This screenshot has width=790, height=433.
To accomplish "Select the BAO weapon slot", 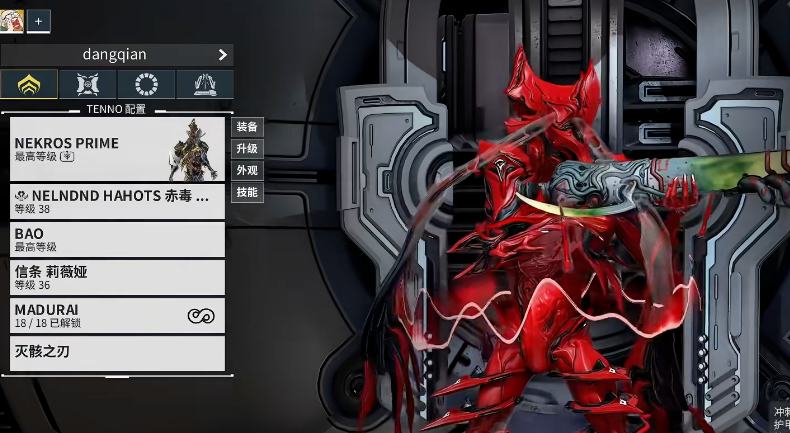I will (x=117, y=239).
